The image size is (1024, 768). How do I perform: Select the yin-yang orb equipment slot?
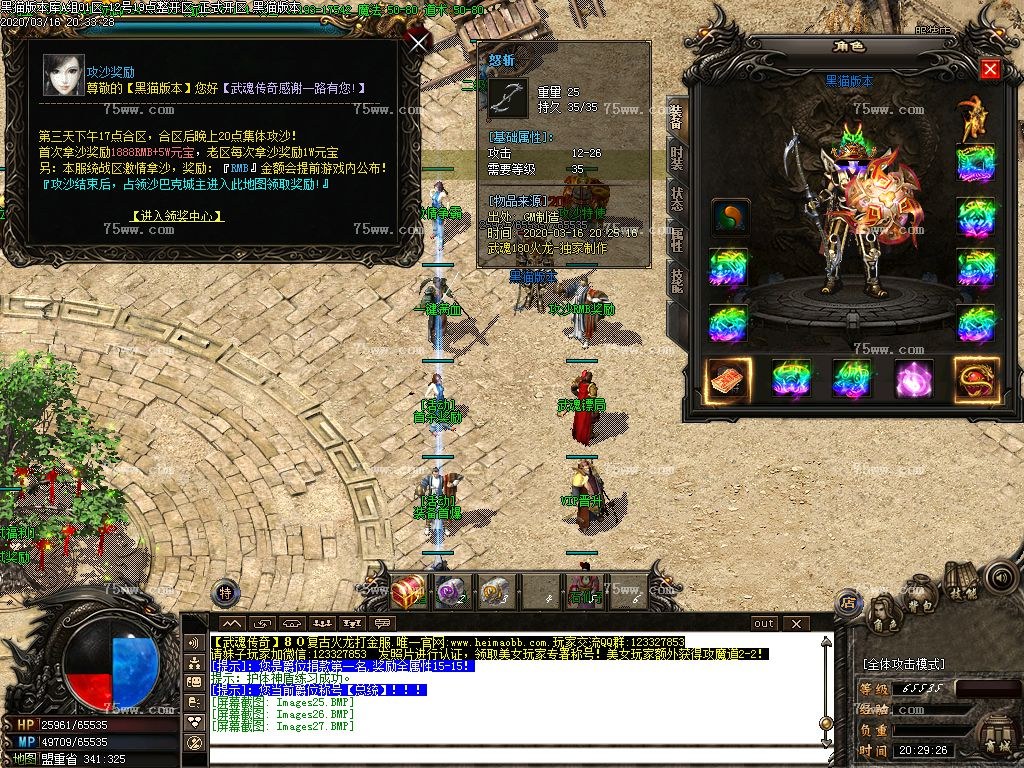tap(730, 217)
